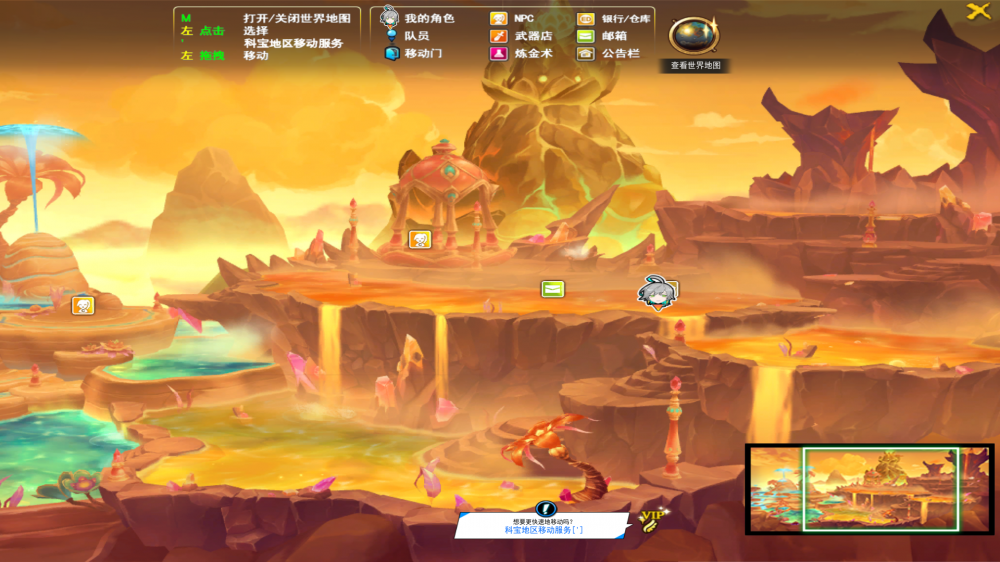Click my character's head marker on the map
1000x562 pixels.
(655, 293)
